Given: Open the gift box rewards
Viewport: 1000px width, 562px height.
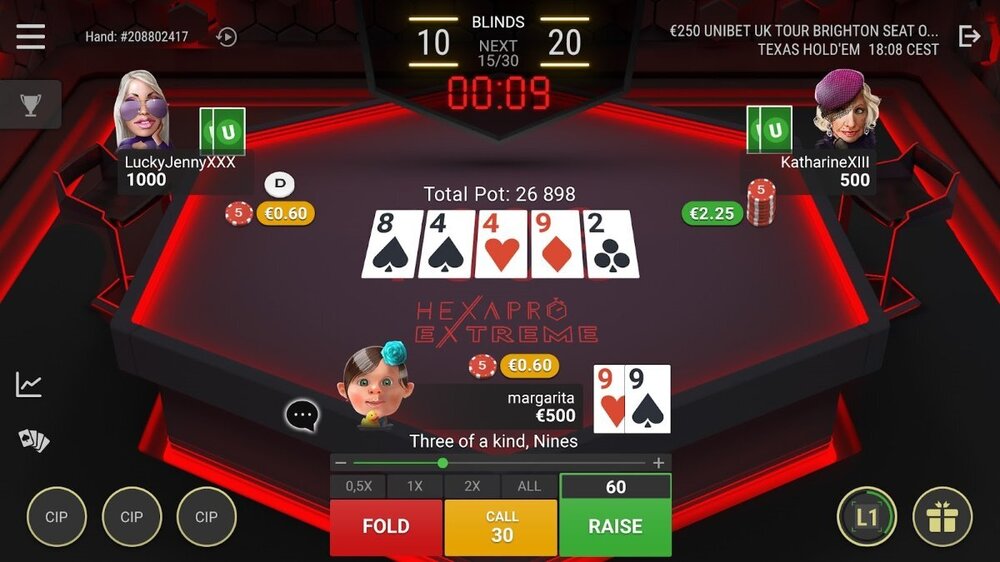Looking at the screenshot, I should tap(942, 517).
